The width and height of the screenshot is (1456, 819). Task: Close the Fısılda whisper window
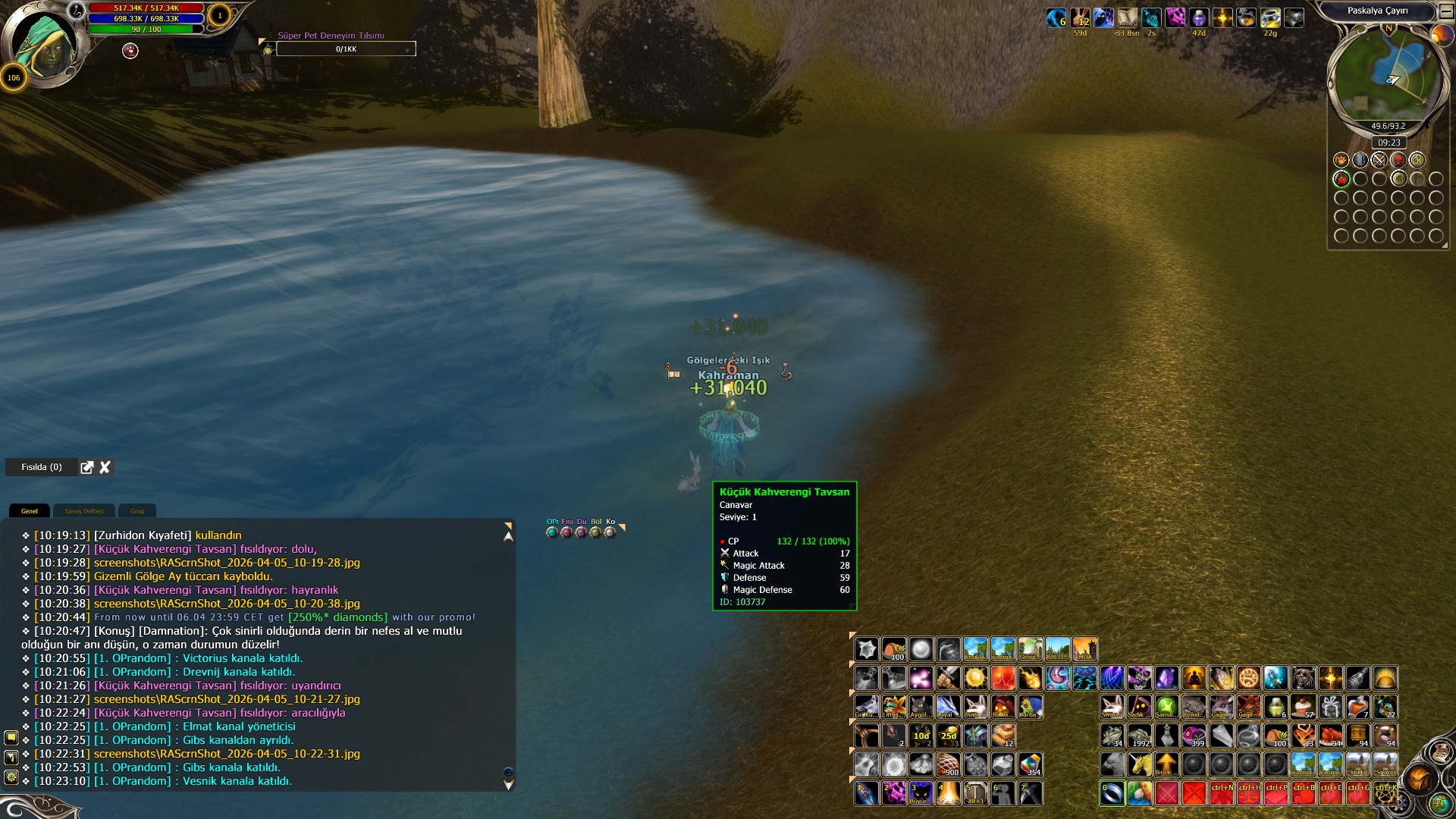coord(105,467)
